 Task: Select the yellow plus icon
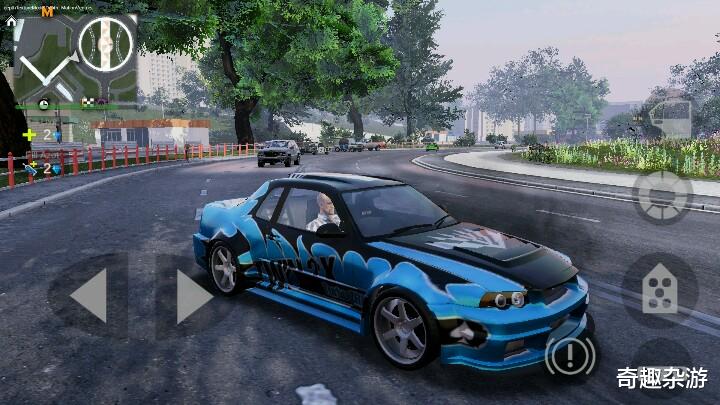(x=29, y=134)
